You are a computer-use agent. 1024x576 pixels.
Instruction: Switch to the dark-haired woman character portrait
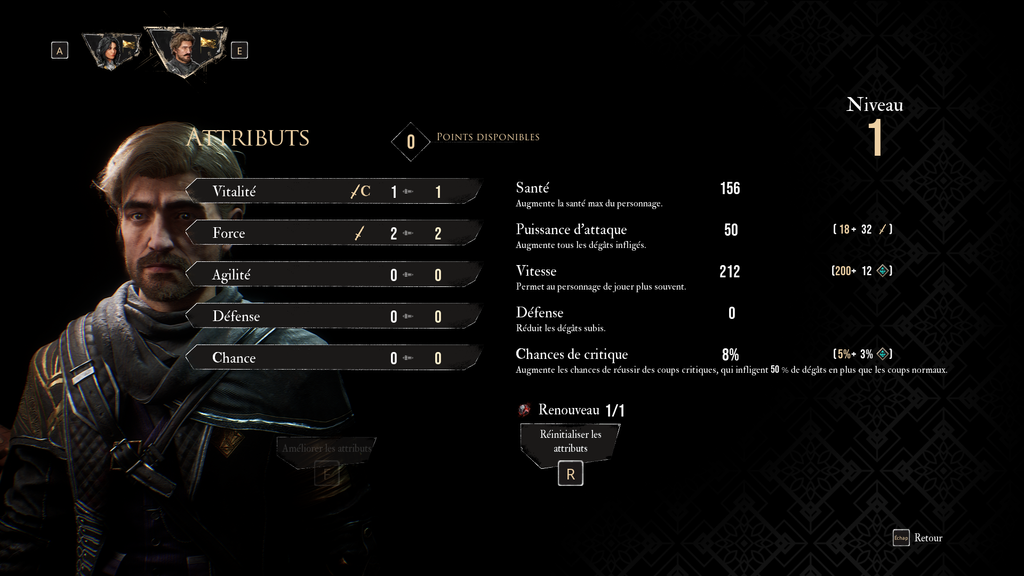108,49
